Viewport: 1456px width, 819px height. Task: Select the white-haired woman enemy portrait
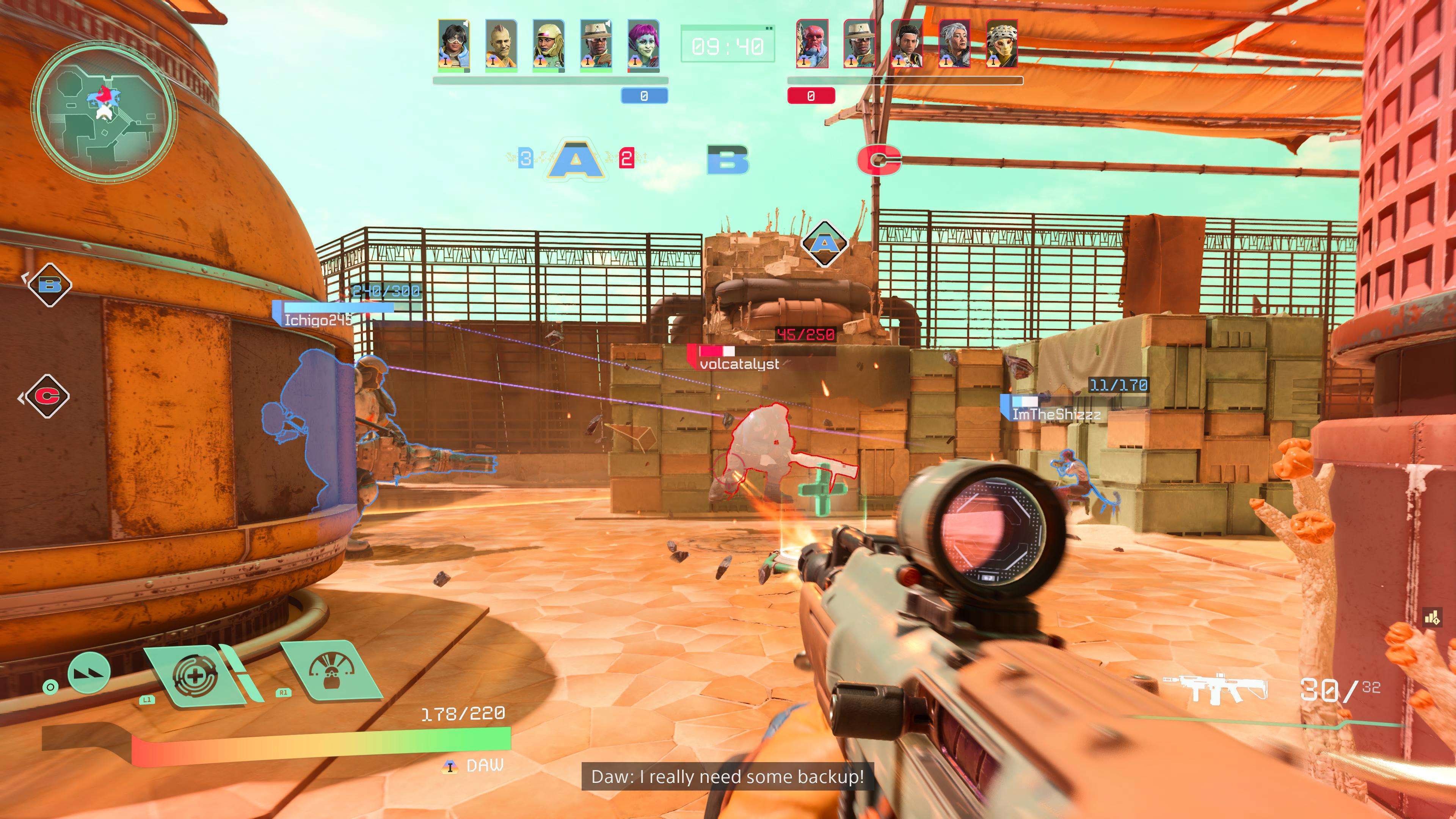click(x=955, y=44)
